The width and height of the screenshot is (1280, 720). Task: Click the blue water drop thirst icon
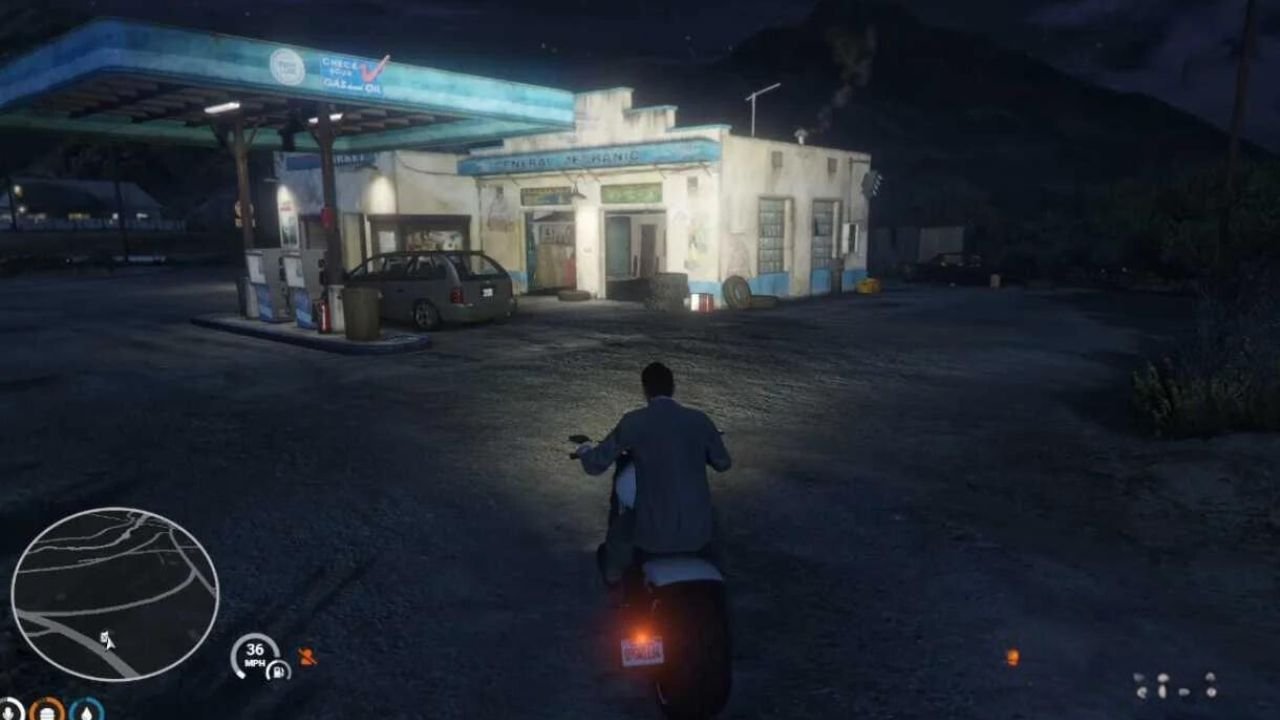87,711
